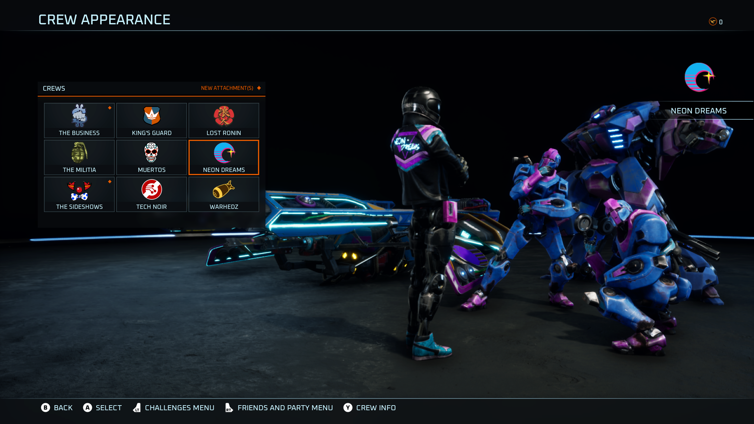The image size is (754, 424).
Task: Open Friends and Party Menu
Action: (x=278, y=408)
